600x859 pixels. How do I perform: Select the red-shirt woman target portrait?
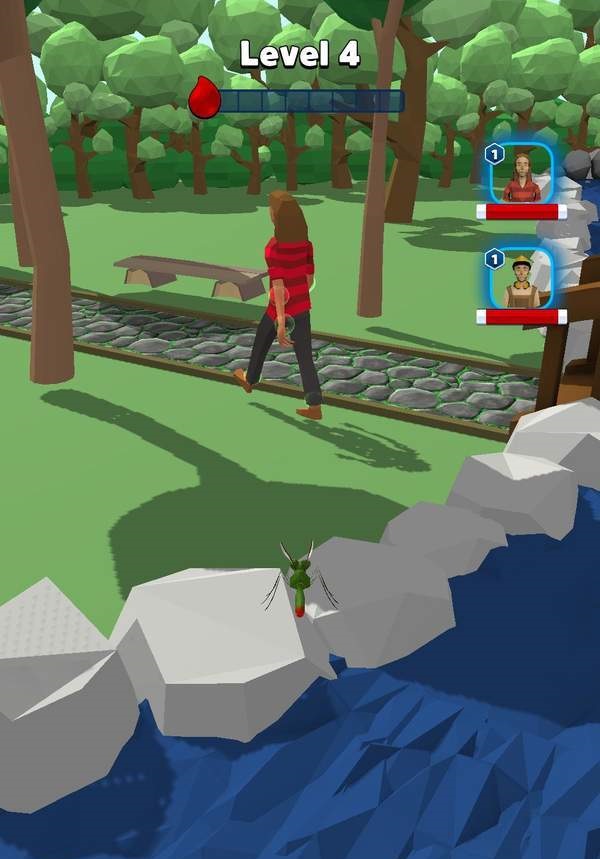point(521,175)
